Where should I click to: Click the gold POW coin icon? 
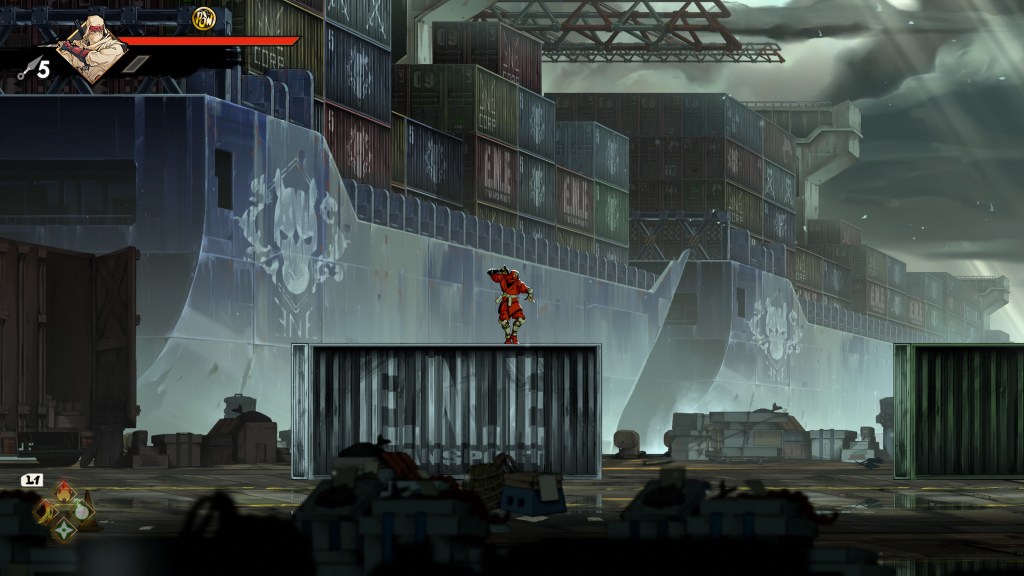tap(204, 19)
